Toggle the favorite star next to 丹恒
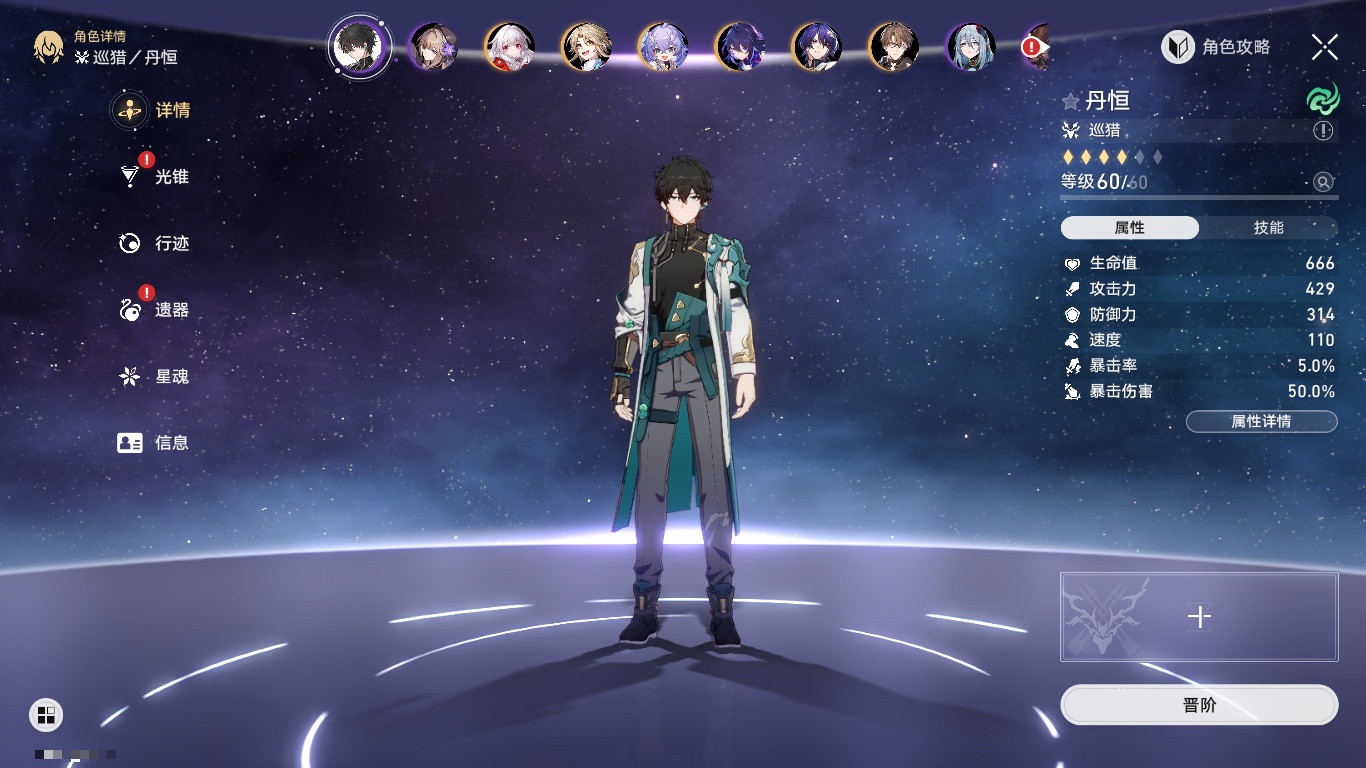This screenshot has width=1366, height=768. [x=1071, y=101]
